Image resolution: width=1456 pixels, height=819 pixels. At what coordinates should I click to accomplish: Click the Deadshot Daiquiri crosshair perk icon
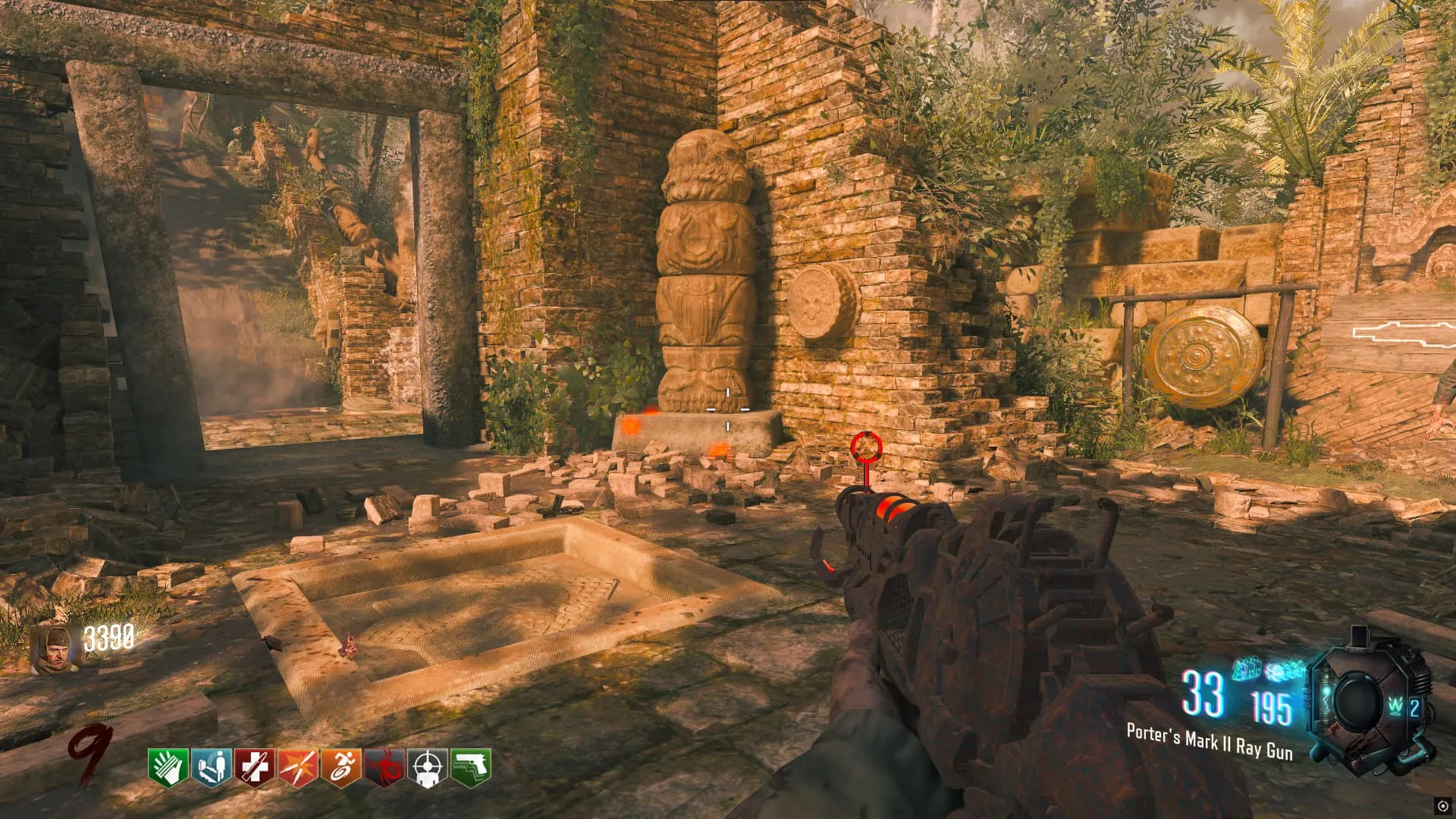pyautogui.click(x=427, y=767)
